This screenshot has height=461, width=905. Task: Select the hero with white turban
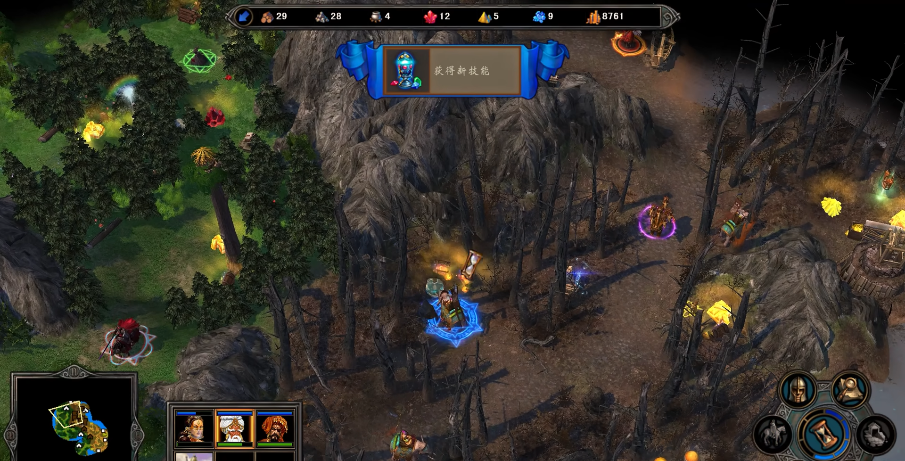coord(233,428)
